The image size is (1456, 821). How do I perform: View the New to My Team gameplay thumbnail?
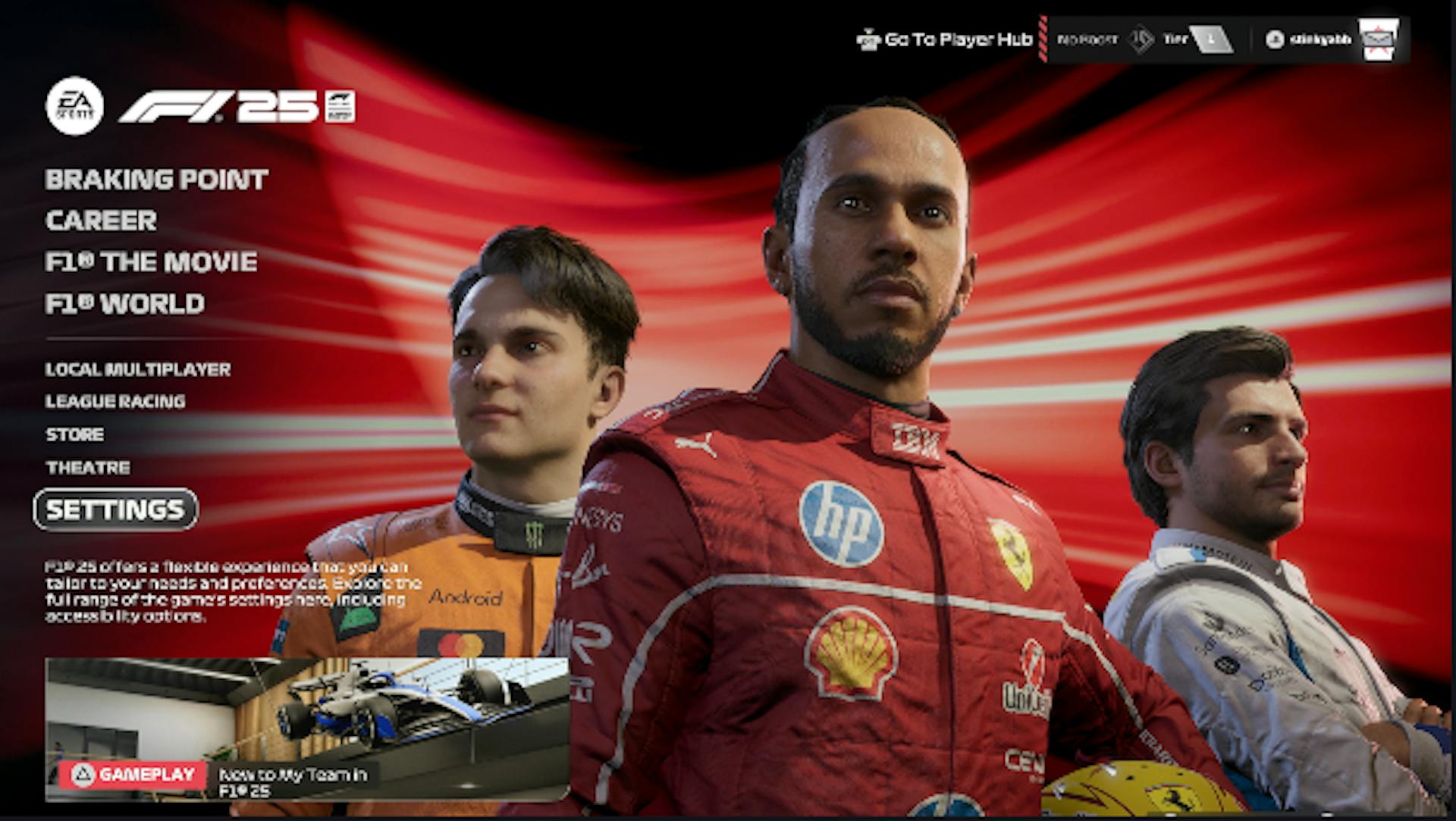coord(307,728)
